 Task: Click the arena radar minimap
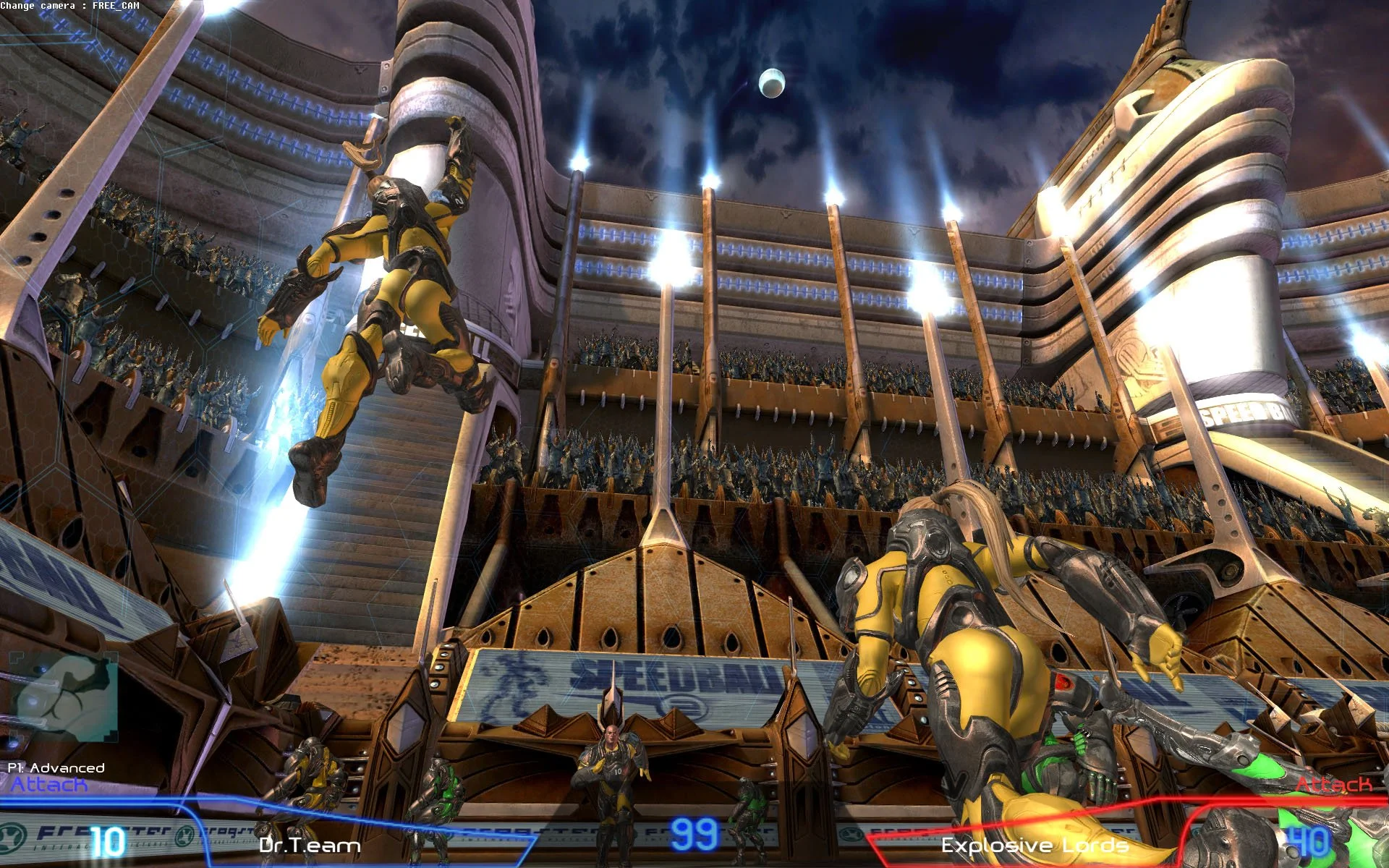click(x=65, y=696)
